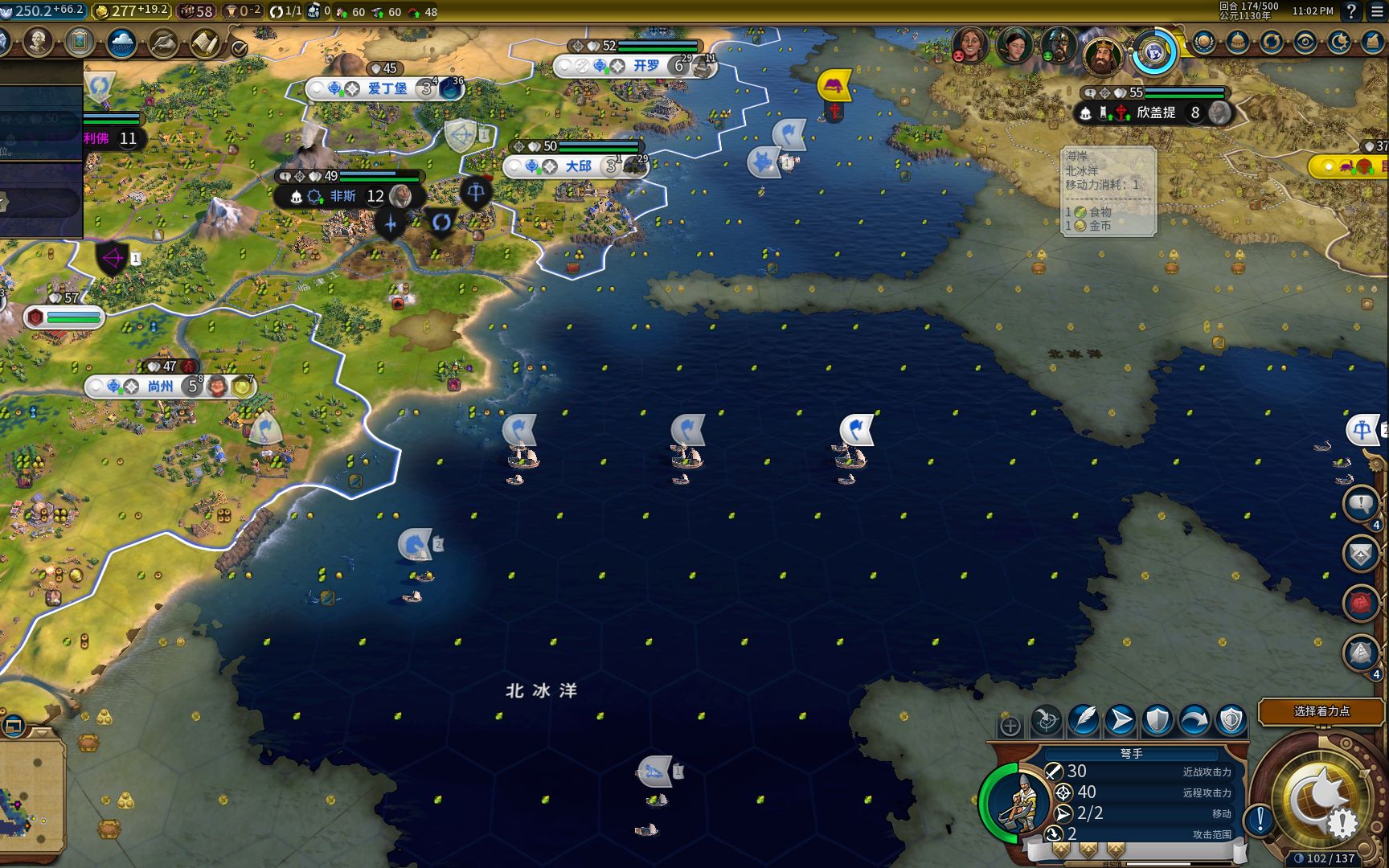Open the 尚州 city banner
The width and height of the screenshot is (1389, 868).
pyautogui.click(x=160, y=387)
